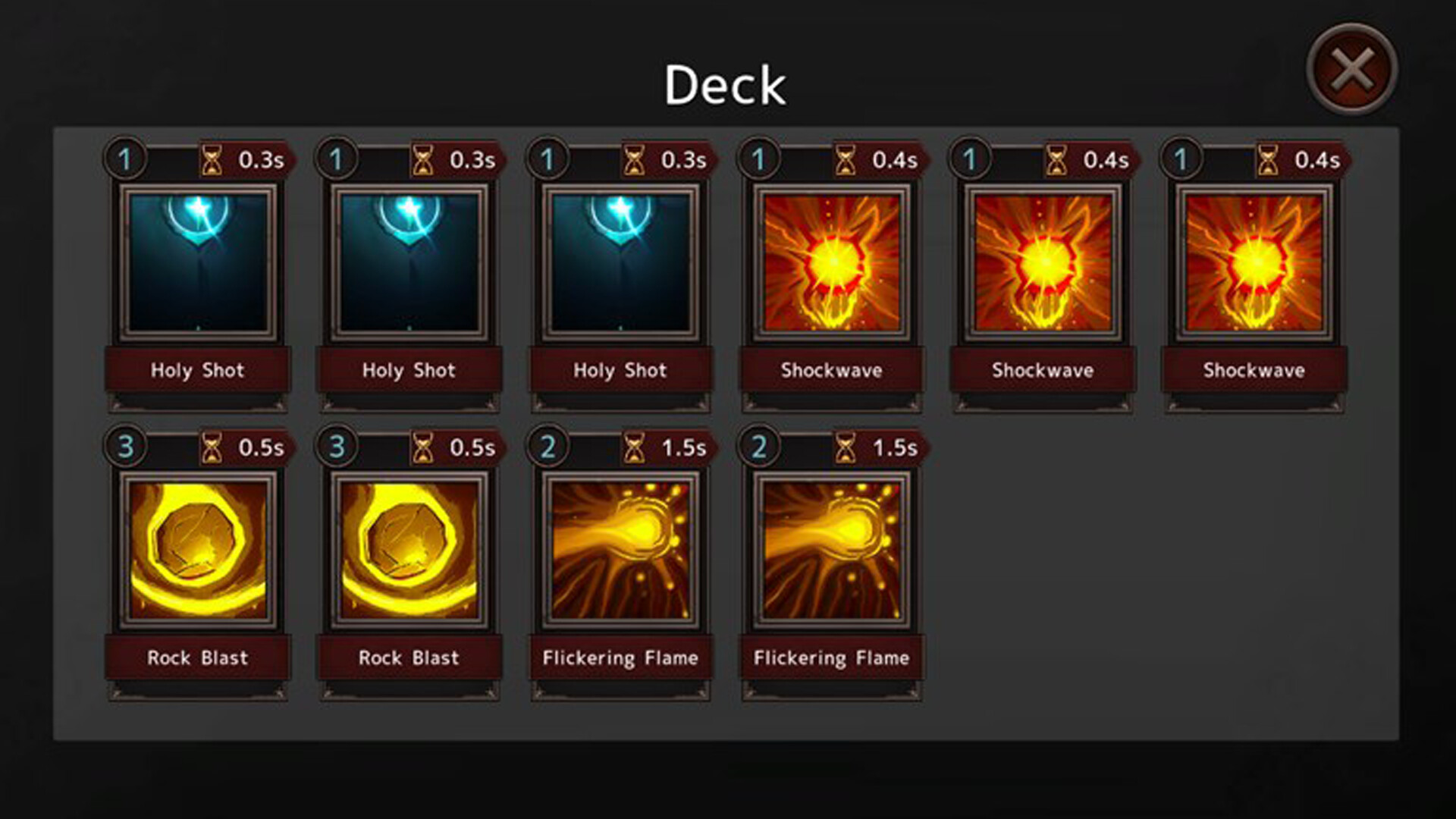Click the first Rock Blast card artwork
This screenshot has width=1456, height=819.
pos(197,550)
